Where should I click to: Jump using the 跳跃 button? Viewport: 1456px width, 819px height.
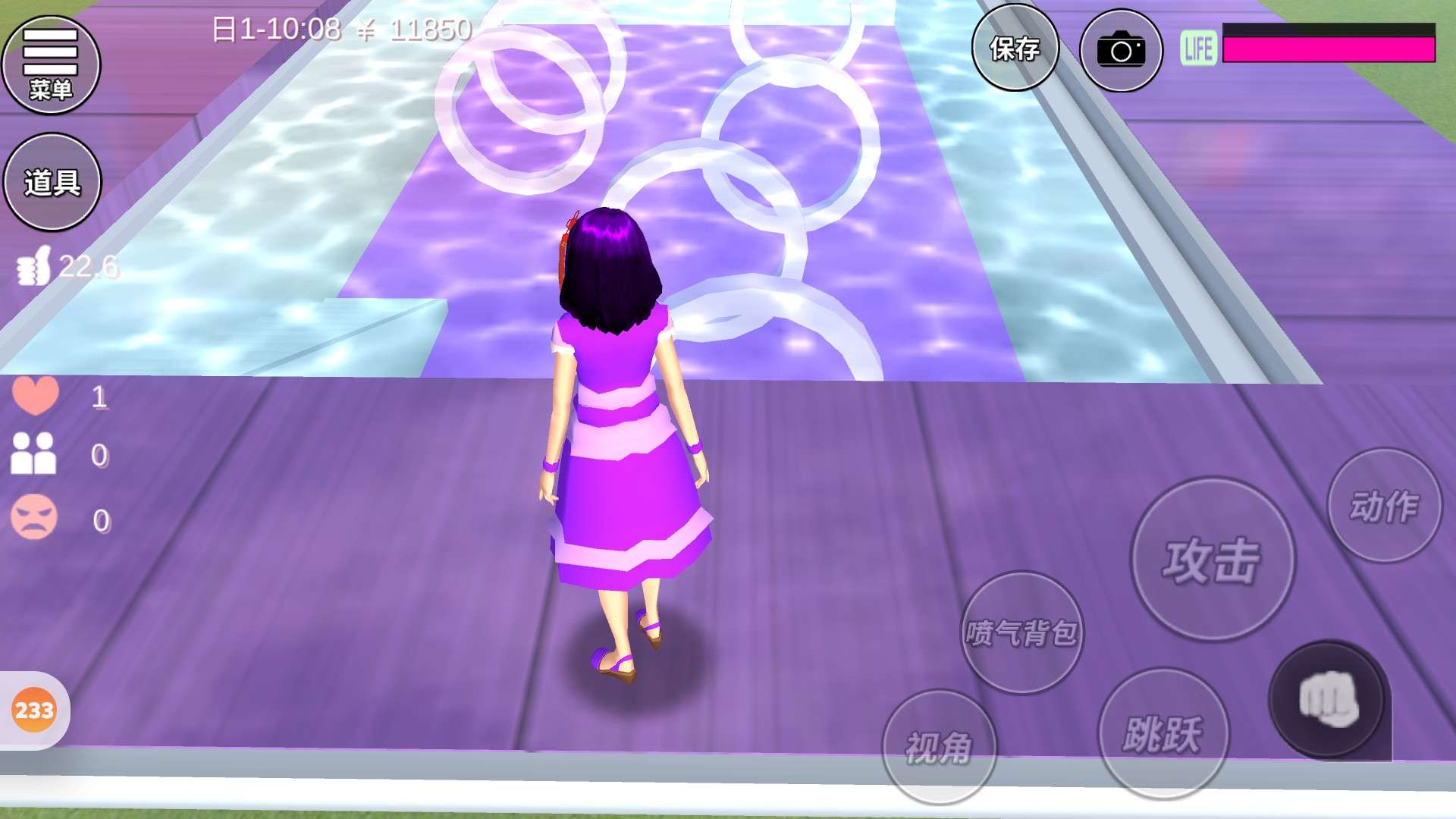coord(1163,733)
